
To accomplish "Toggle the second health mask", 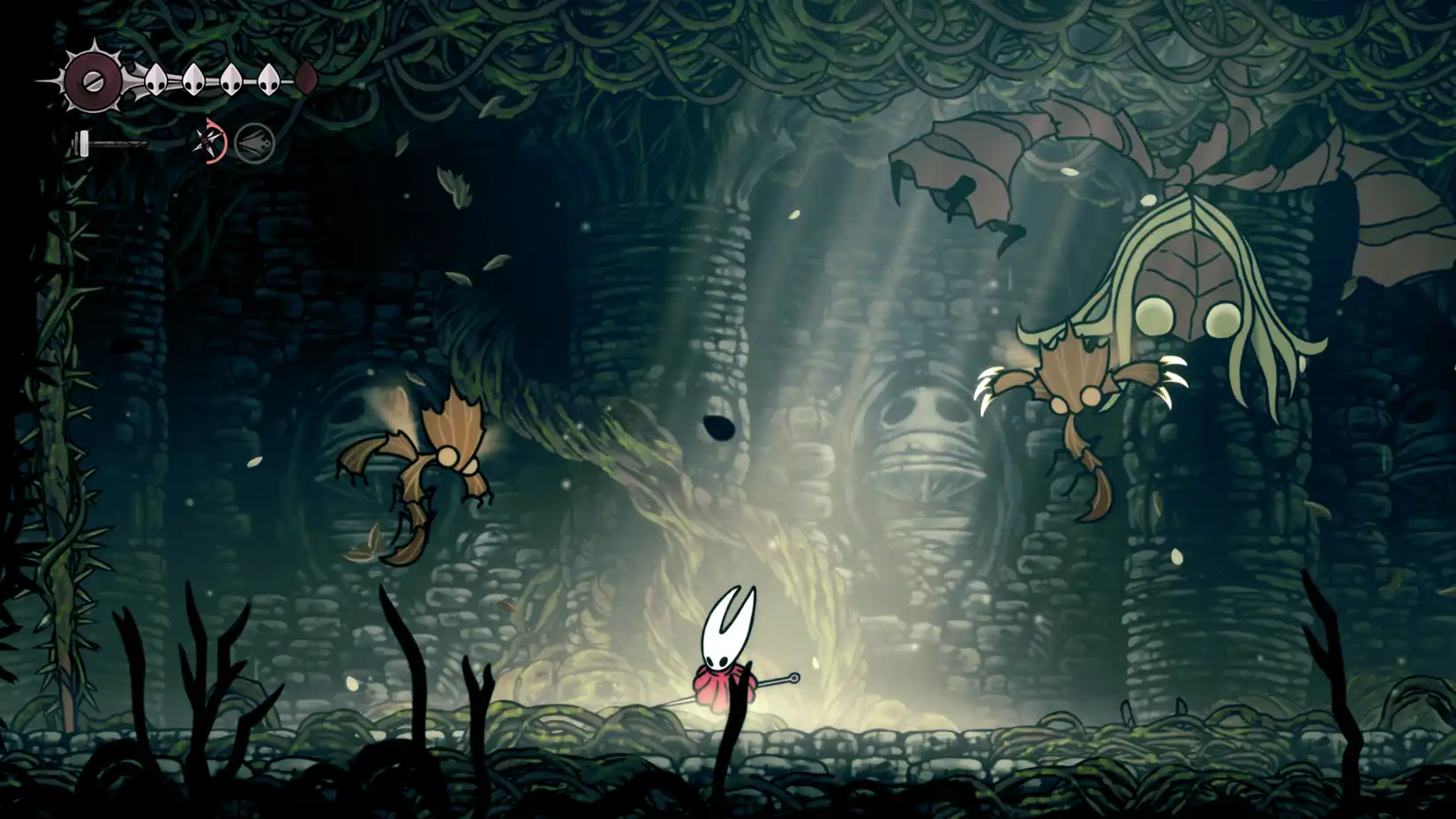I will [x=193, y=78].
